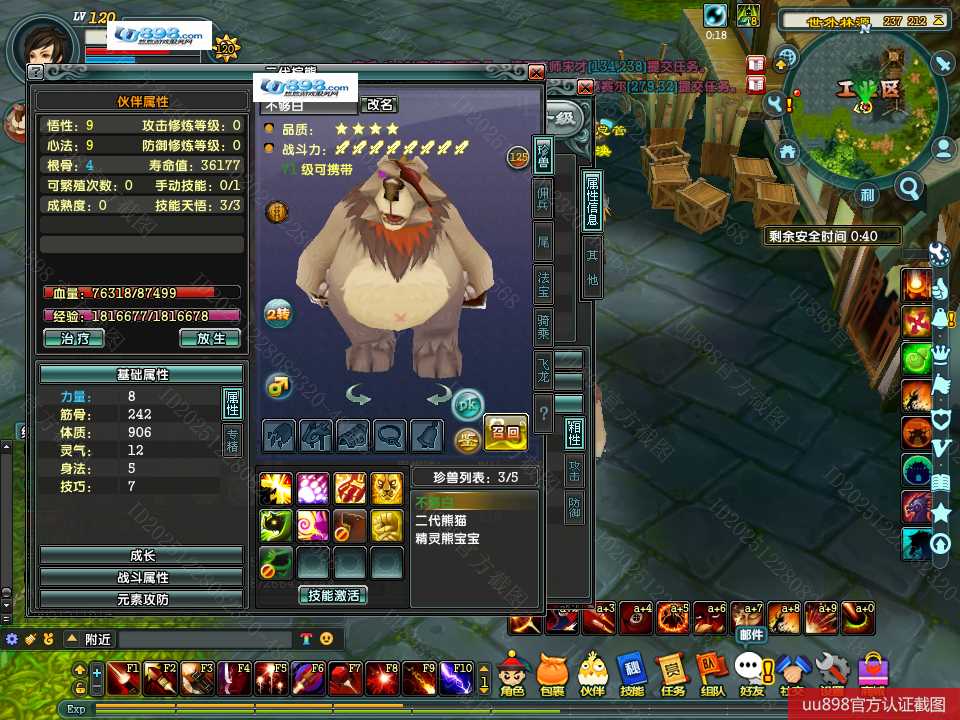This screenshot has height=720, width=960.
Task: Close the pet window with red X
Action: tap(536, 72)
